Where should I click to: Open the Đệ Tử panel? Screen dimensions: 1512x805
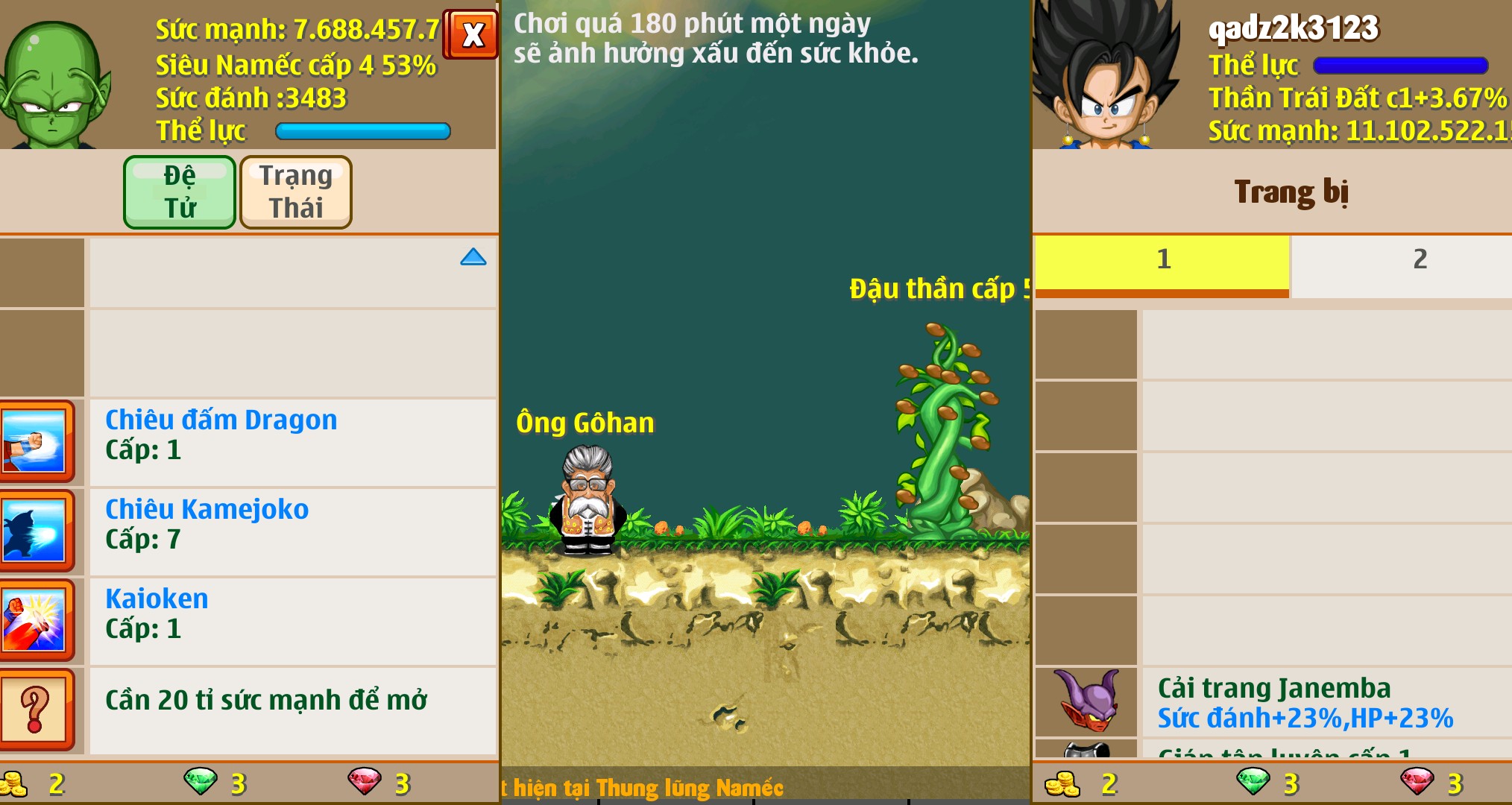[x=180, y=192]
